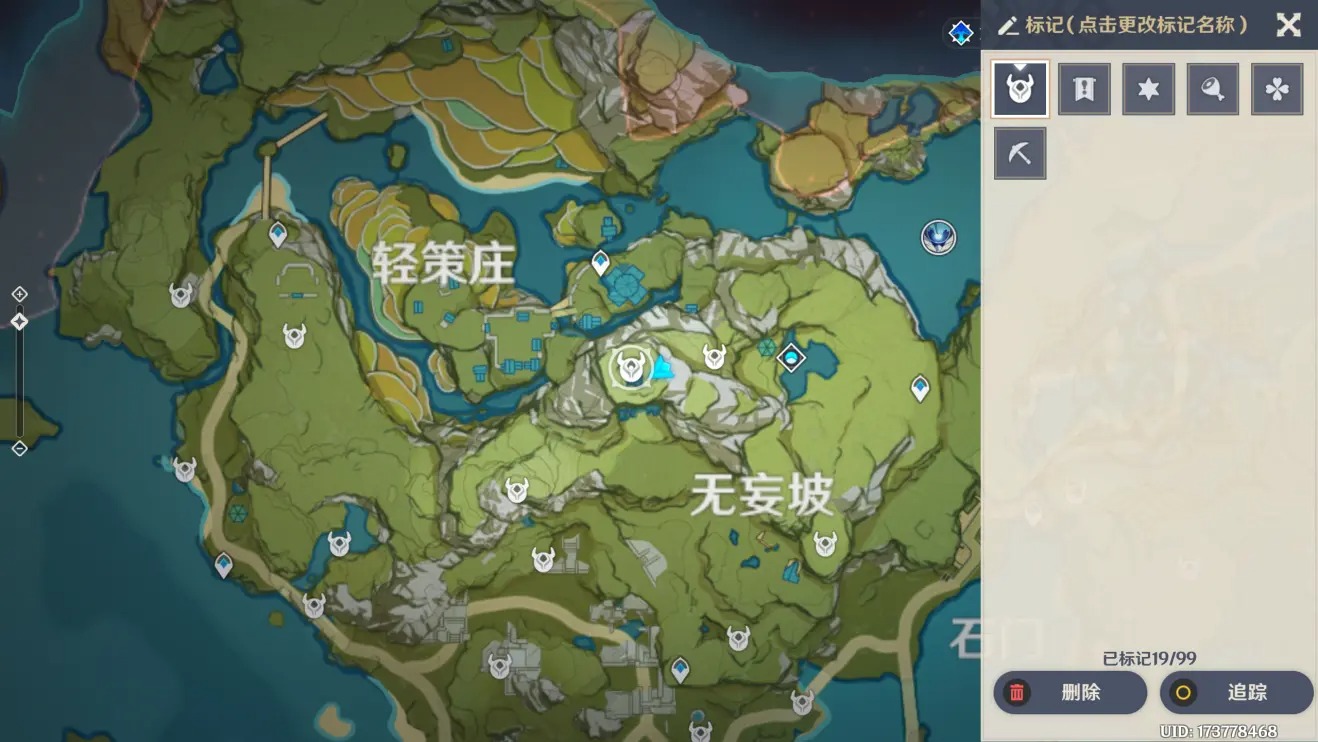Image resolution: width=1318 pixels, height=742 pixels.
Task: Click the white tracked marker circle on the mountain
Action: [629, 368]
